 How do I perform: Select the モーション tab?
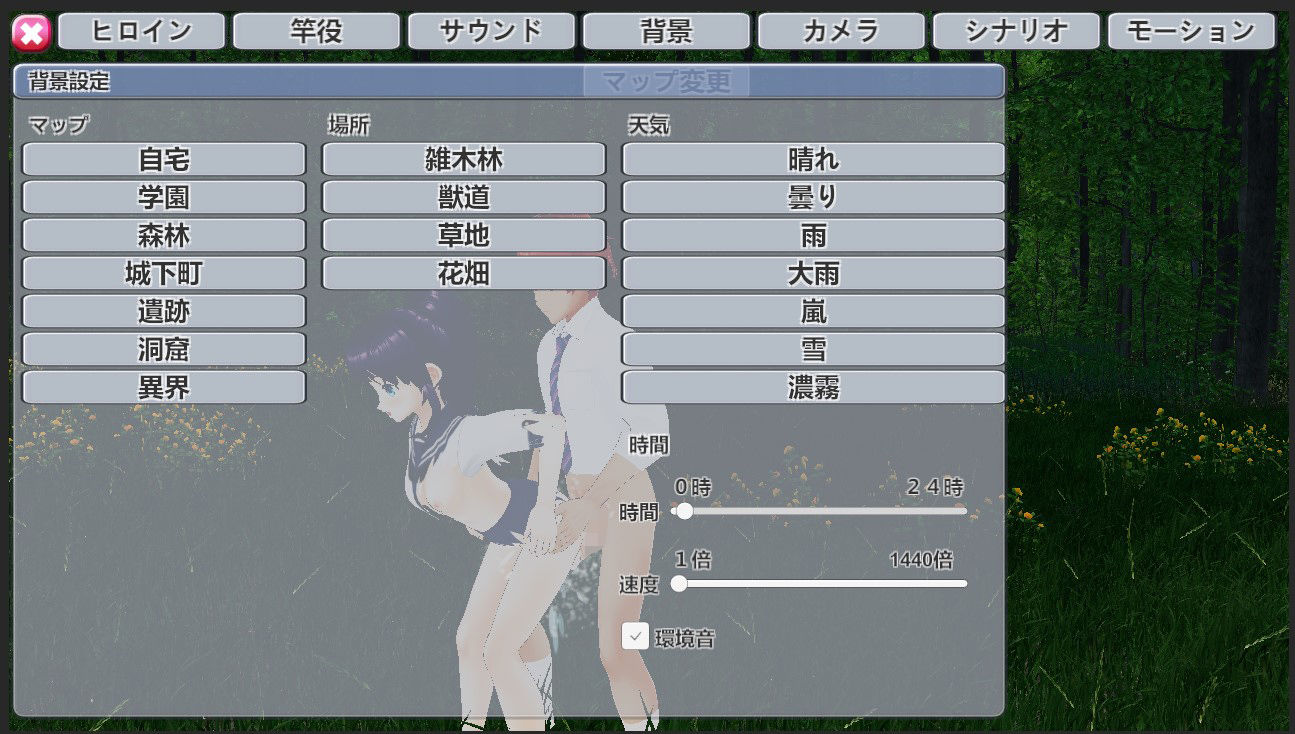tap(1191, 30)
